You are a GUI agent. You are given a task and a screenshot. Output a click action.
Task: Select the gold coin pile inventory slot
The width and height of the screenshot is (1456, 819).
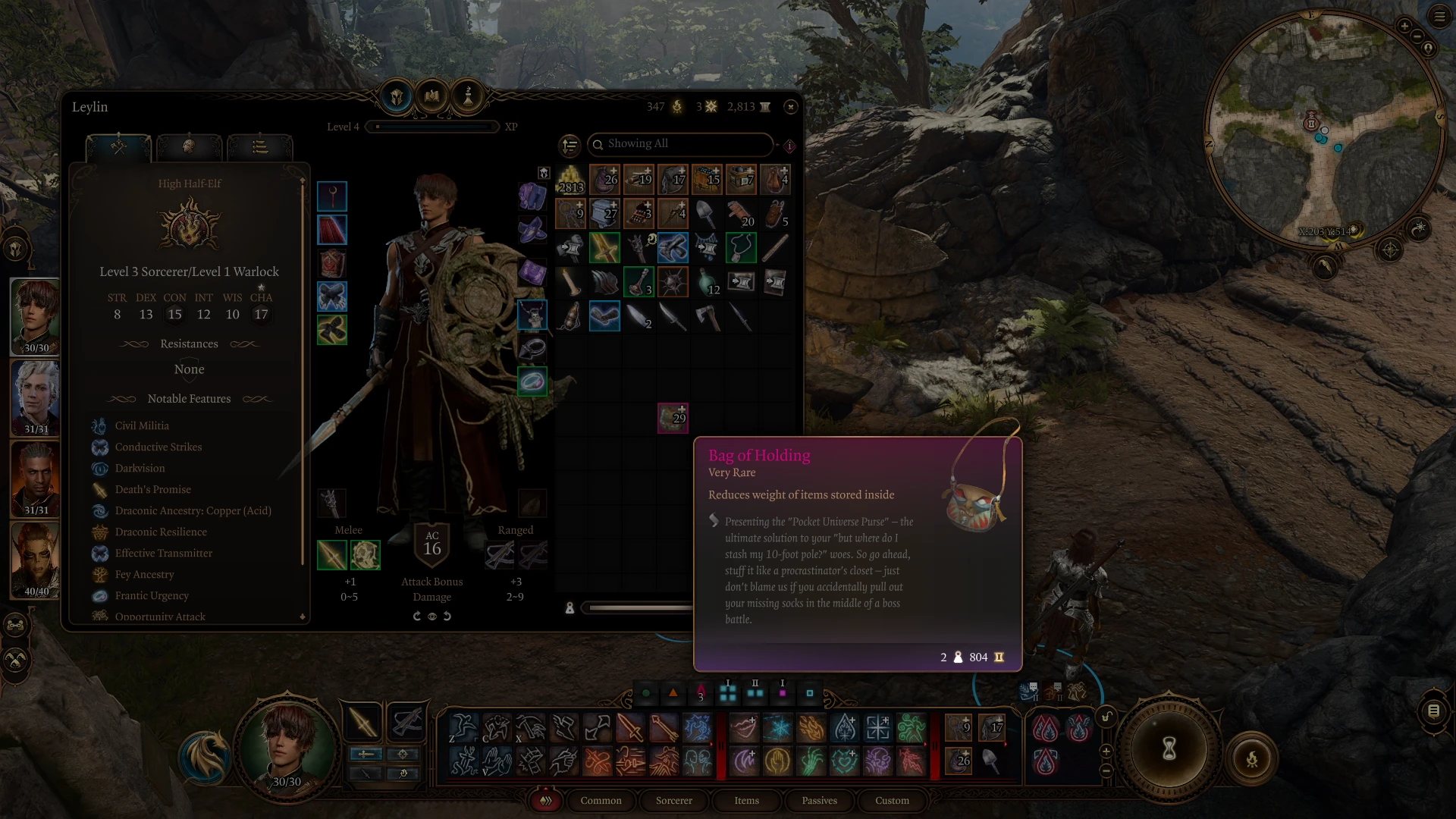click(570, 180)
